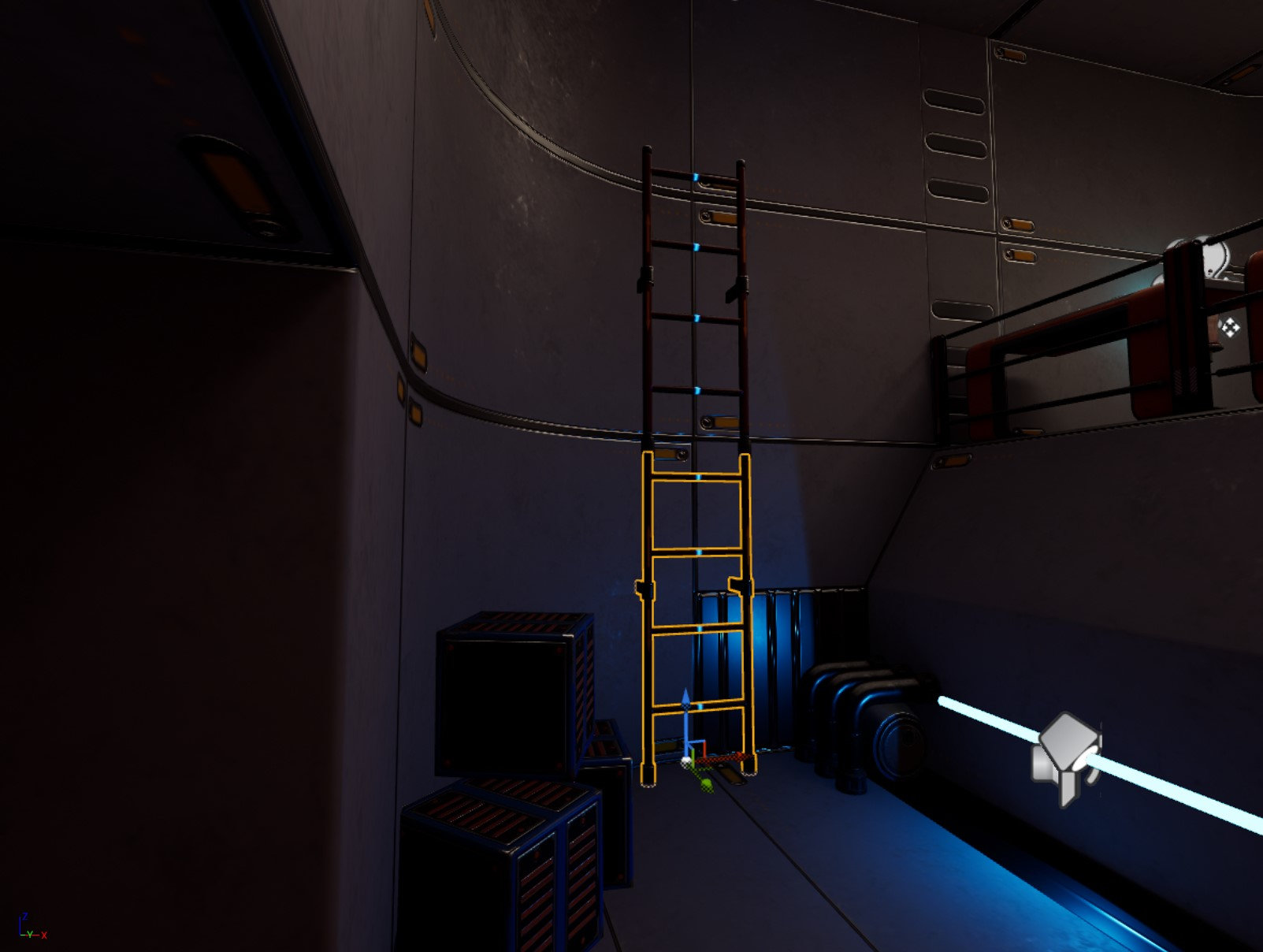Click the Y label on the bottom-left axis indicator
This screenshot has width=1263, height=952.
(30, 935)
